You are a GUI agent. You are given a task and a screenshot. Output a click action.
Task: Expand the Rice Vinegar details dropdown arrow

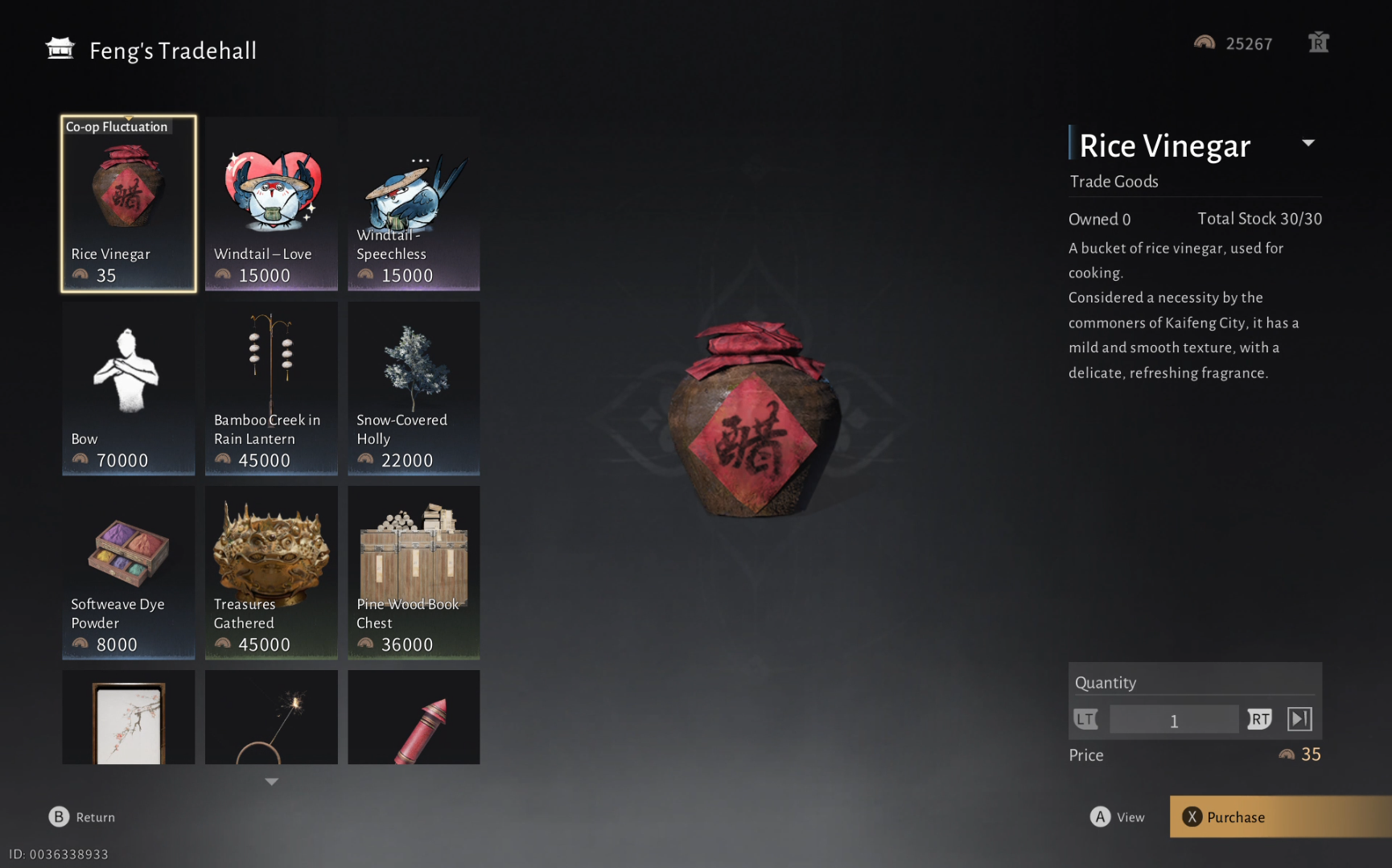click(1308, 143)
